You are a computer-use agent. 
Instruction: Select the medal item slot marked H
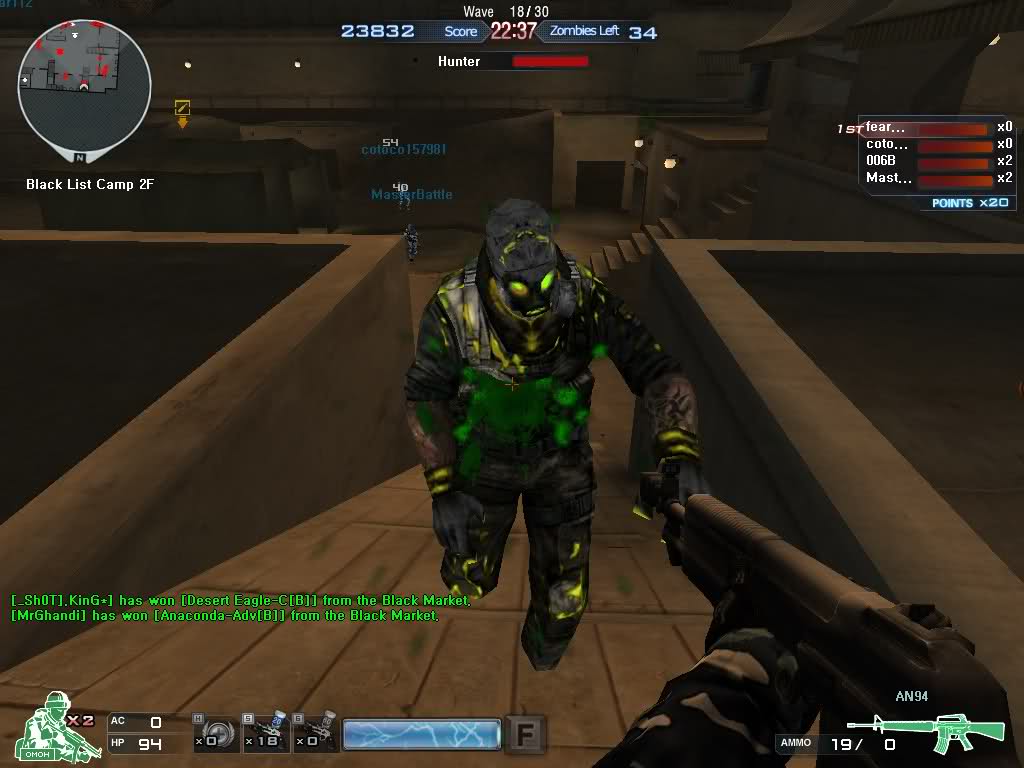(216, 733)
